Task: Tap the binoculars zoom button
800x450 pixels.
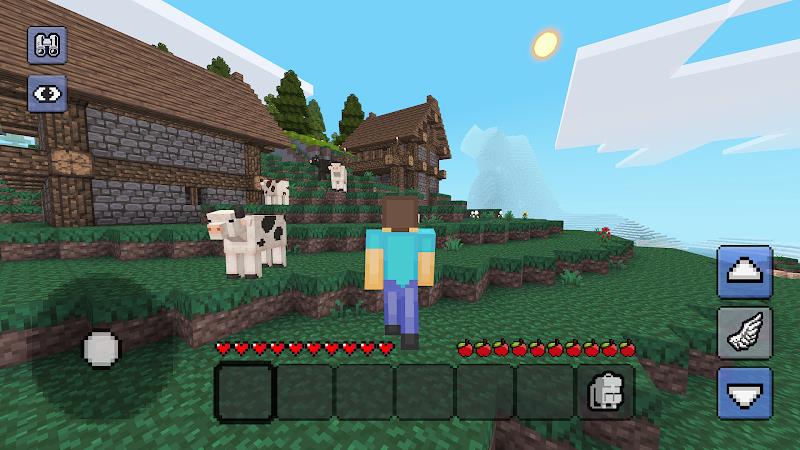Action: [x=46, y=46]
